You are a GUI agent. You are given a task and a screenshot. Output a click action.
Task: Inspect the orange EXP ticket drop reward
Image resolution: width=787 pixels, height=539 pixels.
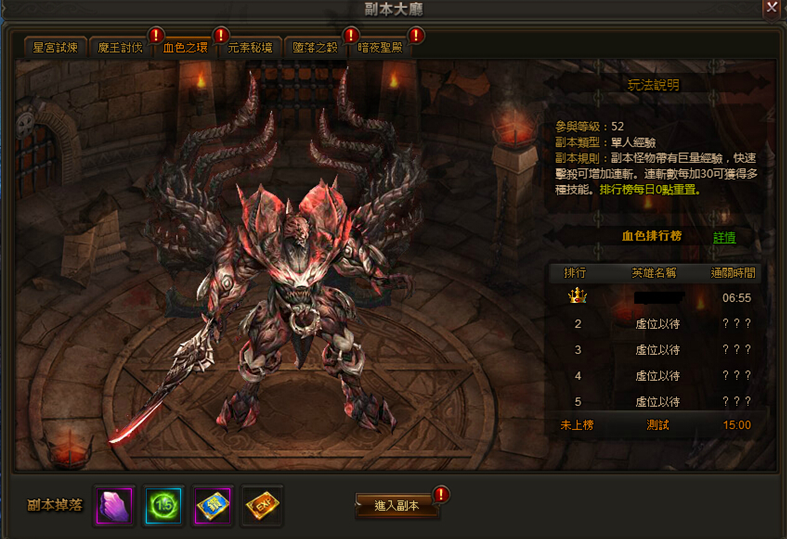(263, 505)
